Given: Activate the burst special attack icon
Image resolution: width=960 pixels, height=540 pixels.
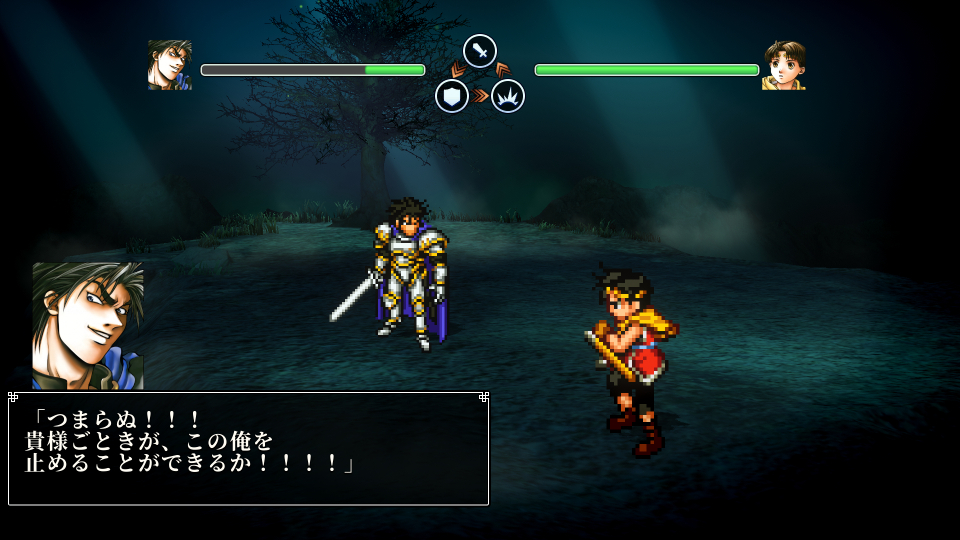Looking at the screenshot, I should pyautogui.click(x=508, y=96).
